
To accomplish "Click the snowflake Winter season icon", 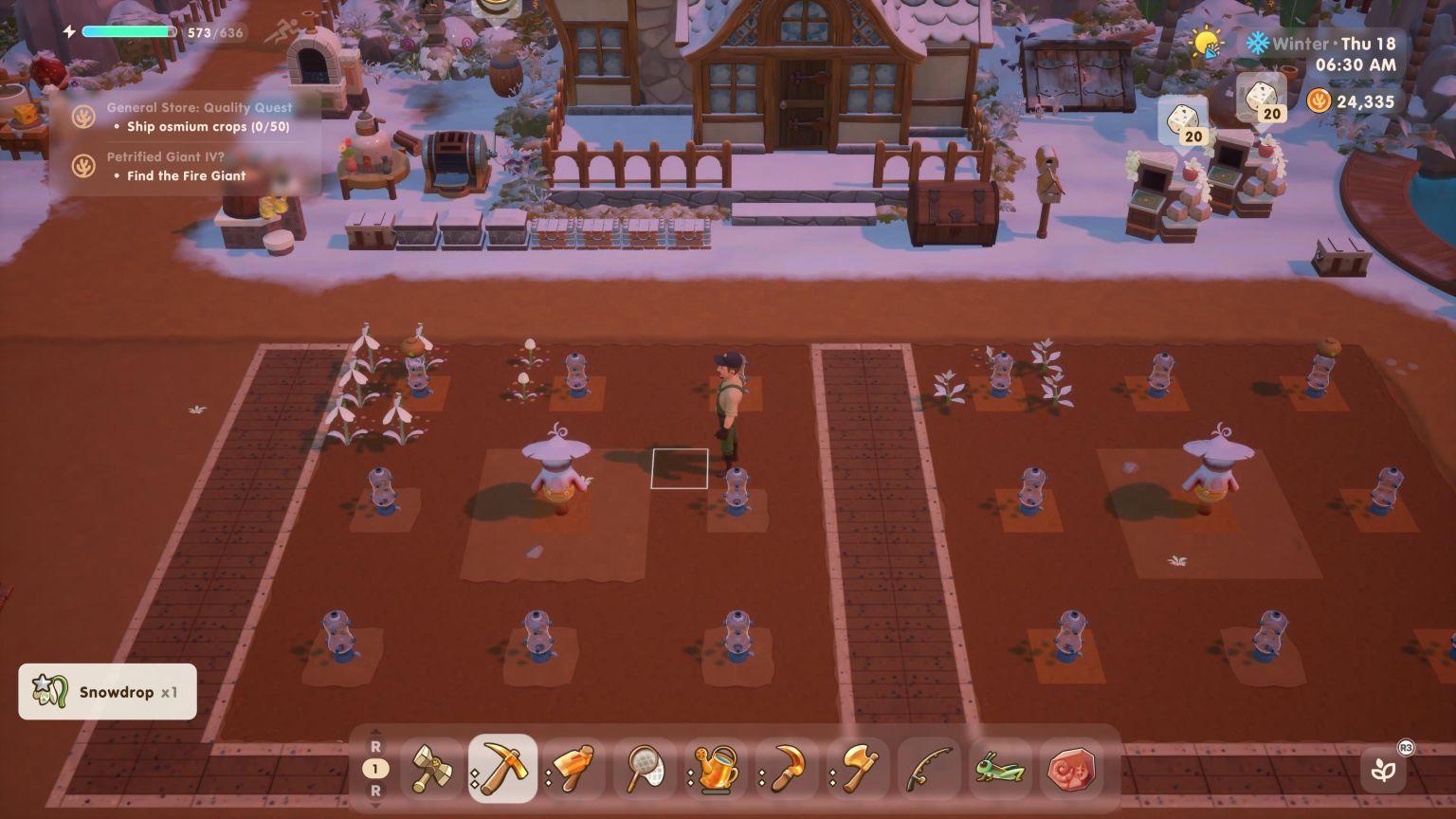I will 1258,43.
